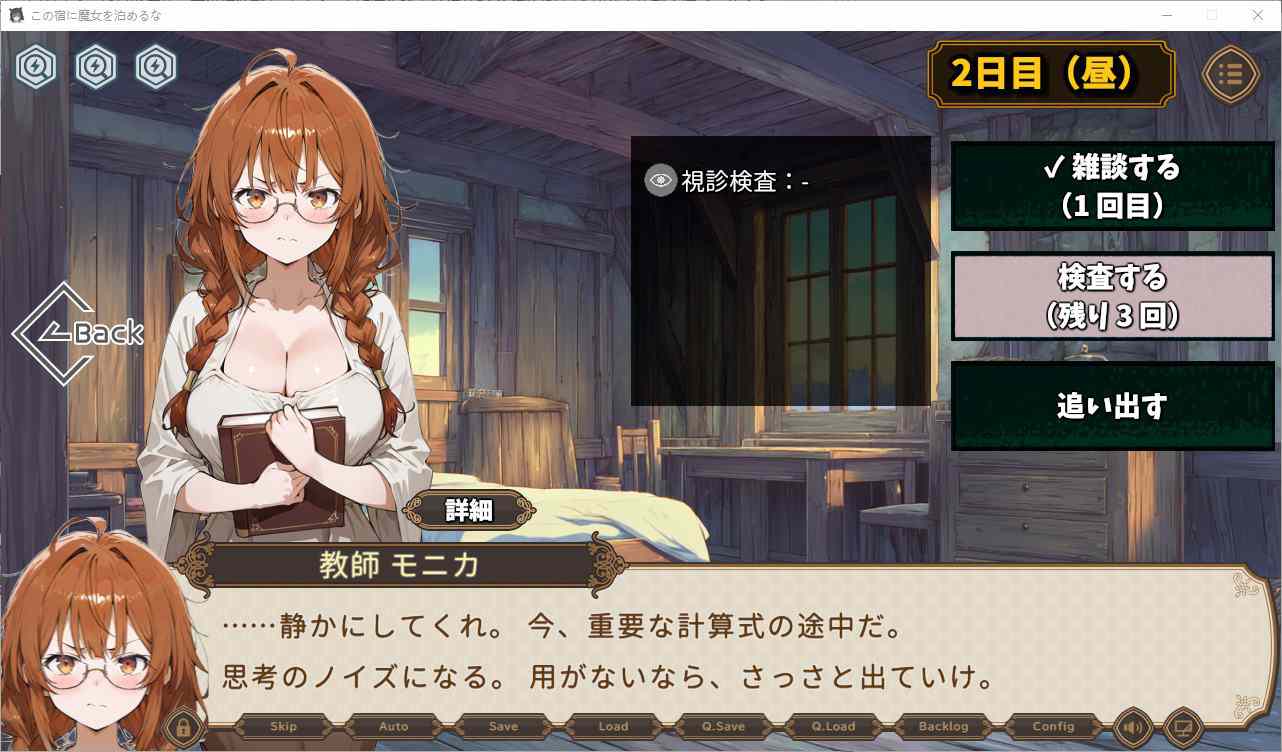Turn on Auto mode

[394, 727]
